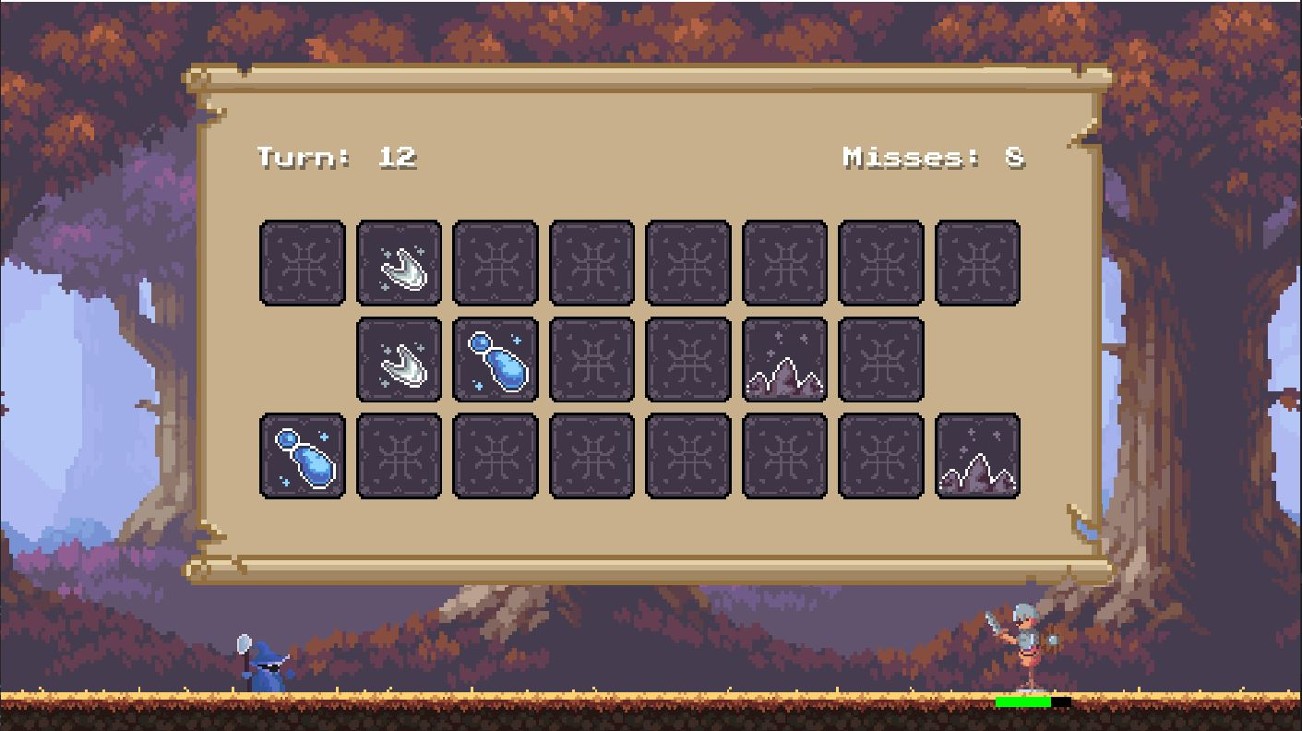
Task: Flip the revealed fang card in the top row
Action: point(398,262)
